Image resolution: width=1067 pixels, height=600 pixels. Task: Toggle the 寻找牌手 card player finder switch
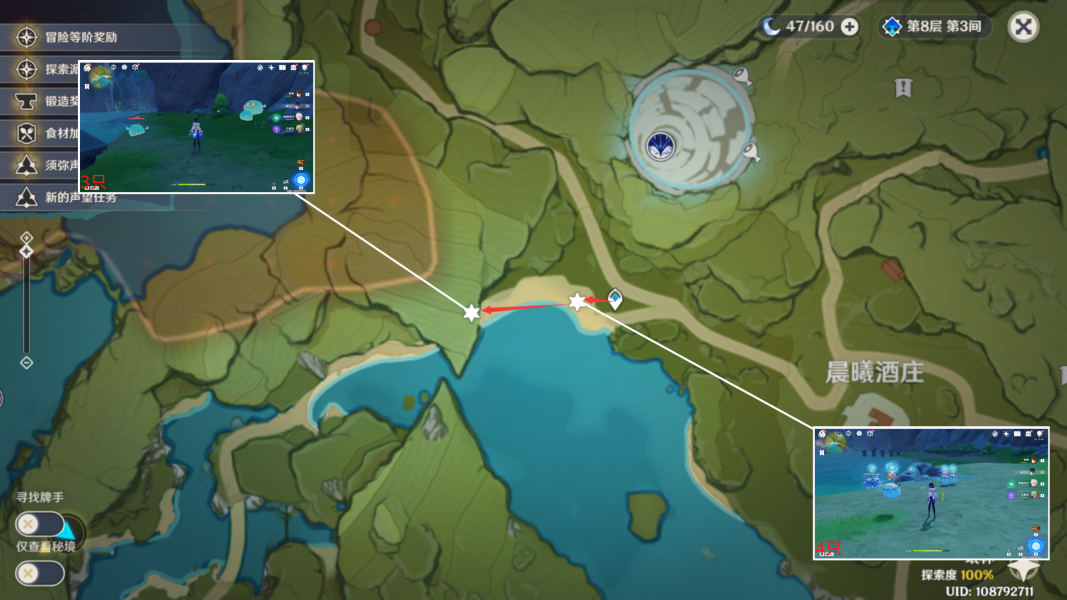pos(40,523)
